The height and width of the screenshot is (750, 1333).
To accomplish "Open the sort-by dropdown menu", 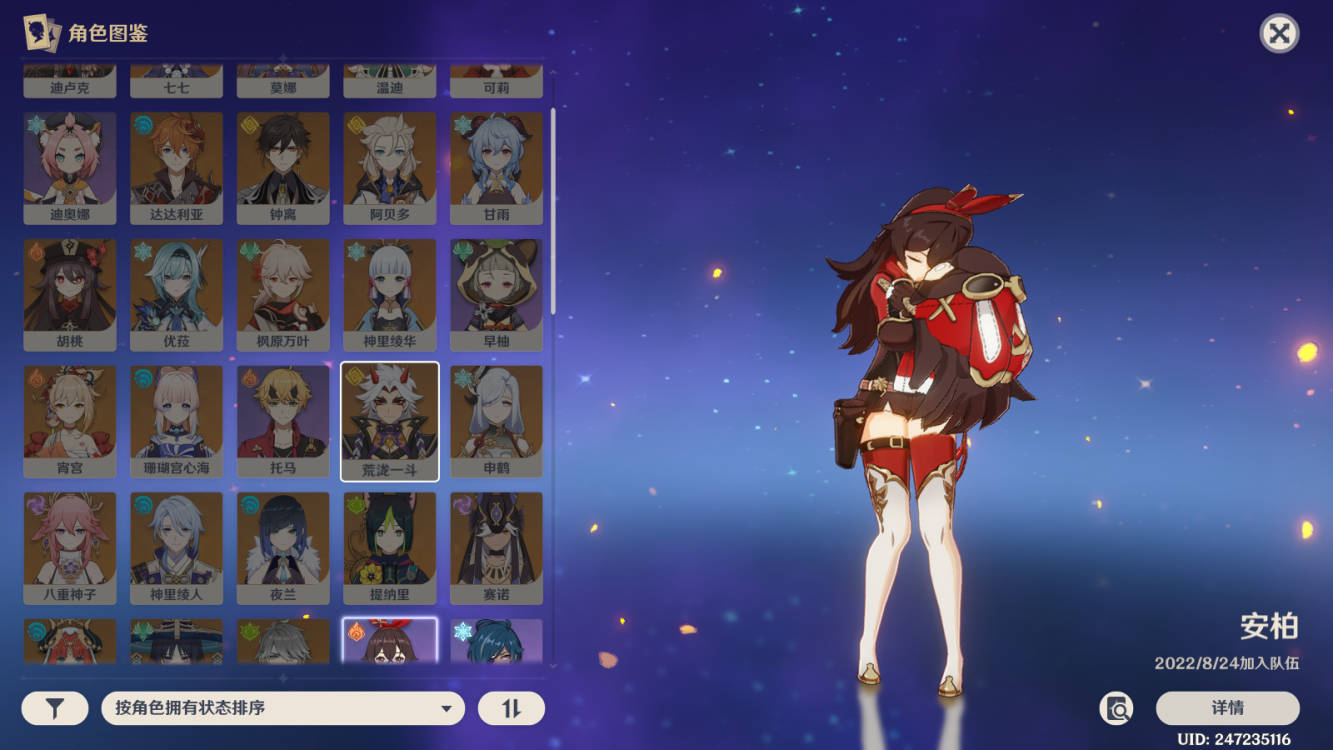I will pos(283,708).
